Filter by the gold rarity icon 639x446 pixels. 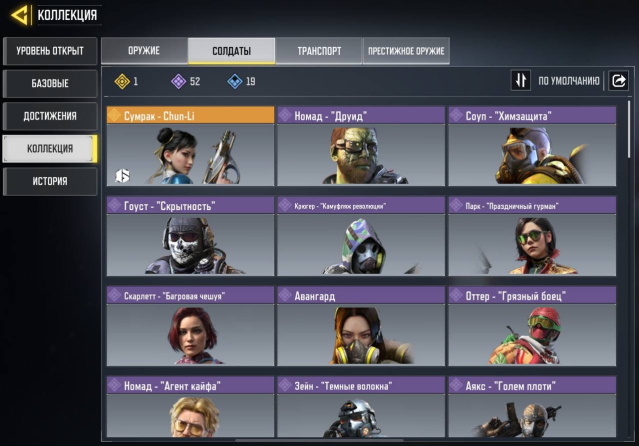[124, 81]
